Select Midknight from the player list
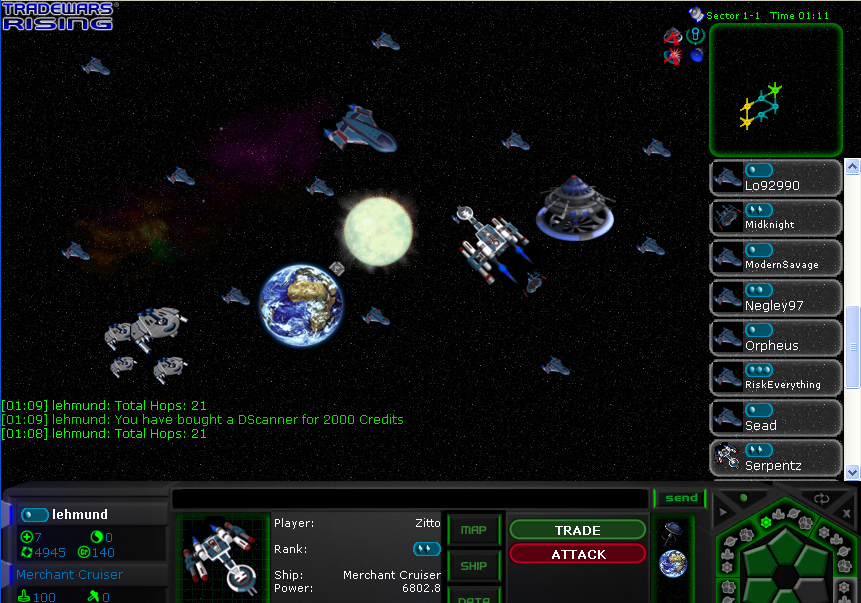The height and width of the screenshot is (603, 861). (776, 218)
